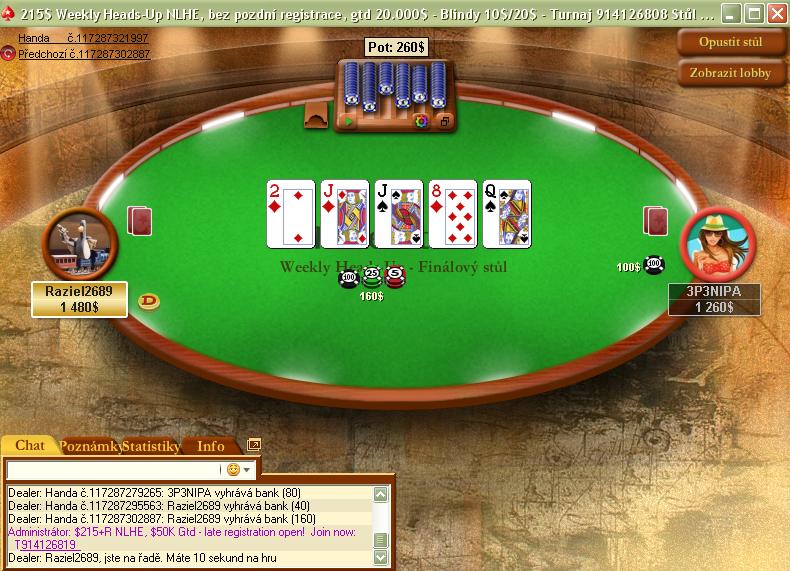The image size is (790, 571).
Task: Click the Opustit stůl button
Action: pos(731,42)
